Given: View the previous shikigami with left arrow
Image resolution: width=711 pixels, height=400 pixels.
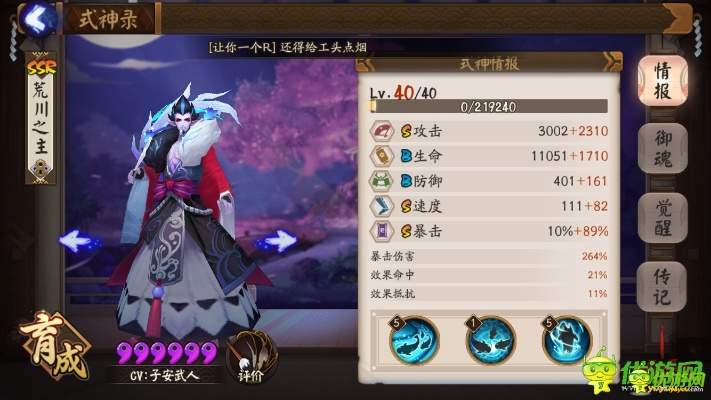Looking at the screenshot, I should [78, 240].
